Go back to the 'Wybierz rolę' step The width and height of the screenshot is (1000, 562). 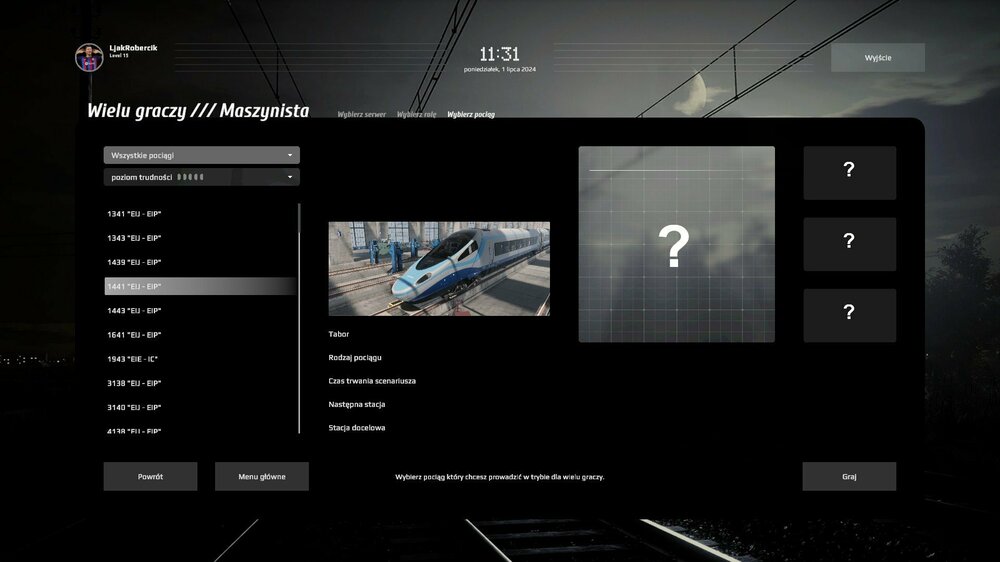point(416,115)
